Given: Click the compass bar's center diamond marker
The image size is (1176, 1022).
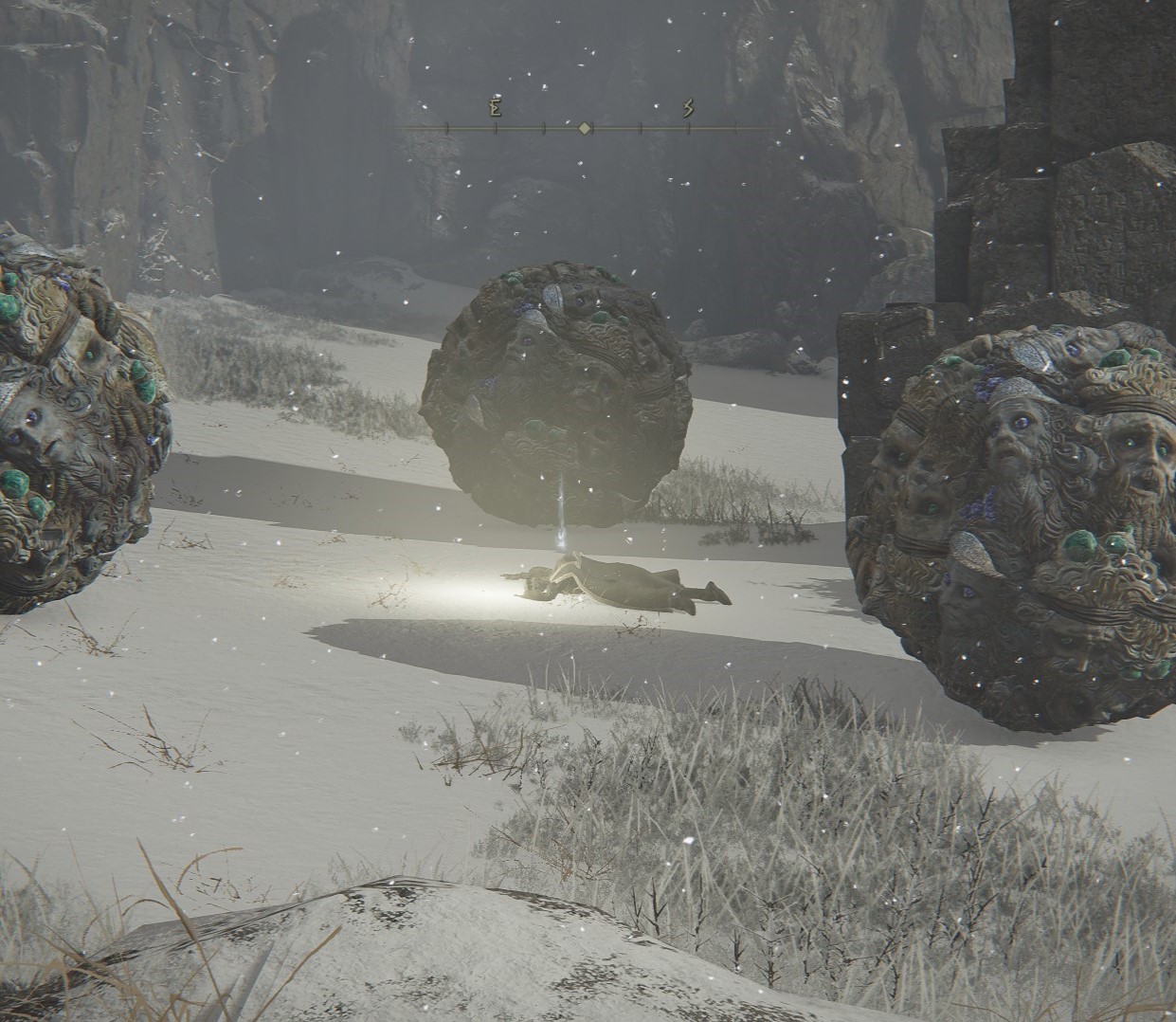Looking at the screenshot, I should tap(586, 127).
